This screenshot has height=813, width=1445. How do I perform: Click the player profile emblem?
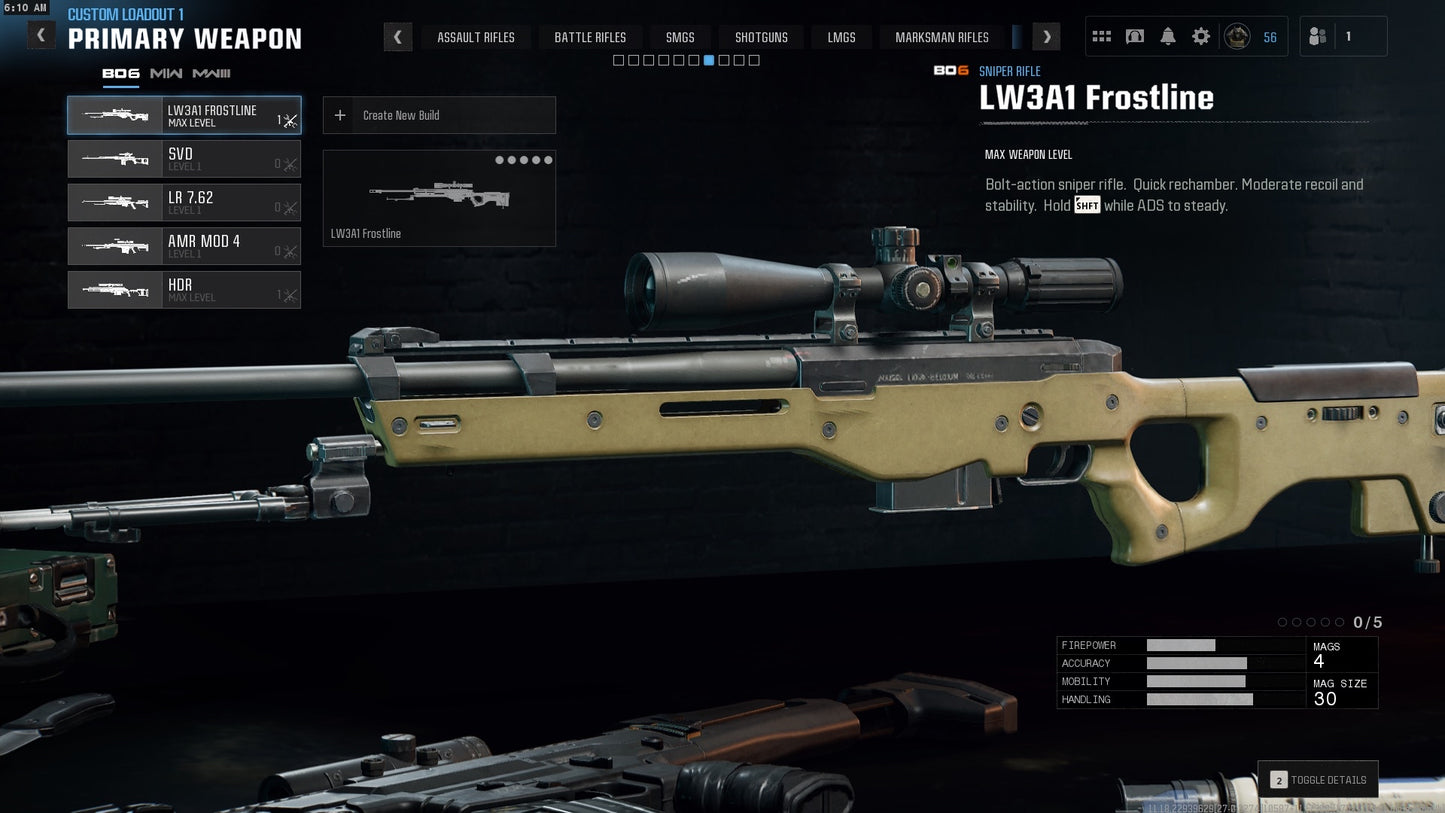point(1238,36)
